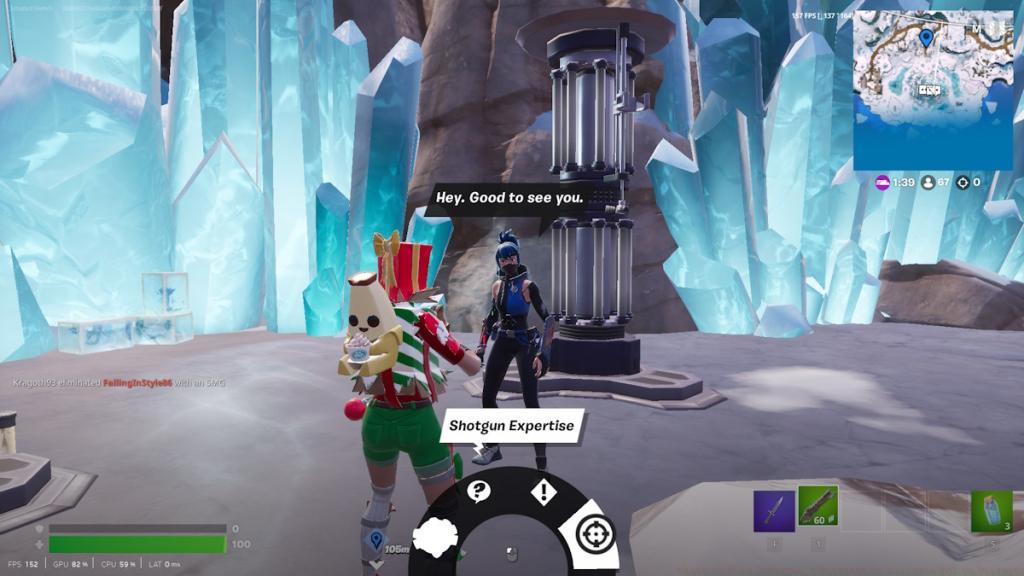Pick the question mark speech bubble option

(x=480, y=491)
